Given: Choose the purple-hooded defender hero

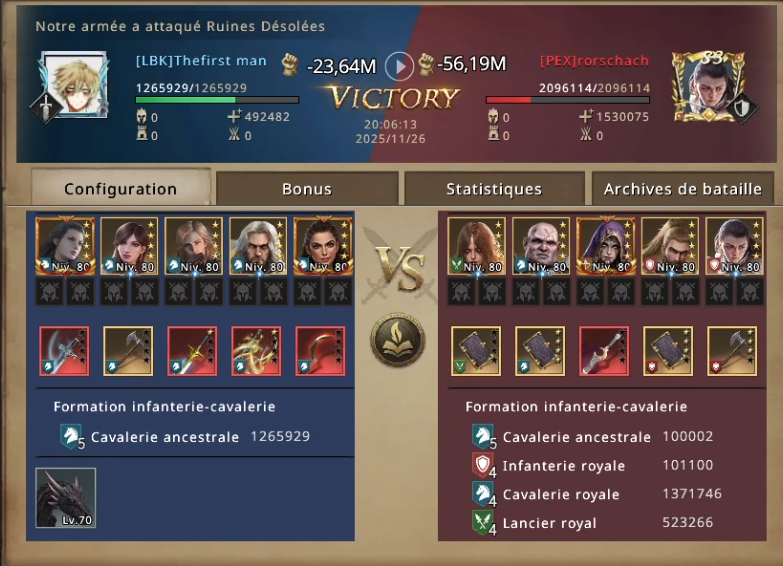Looking at the screenshot, I should click(x=605, y=246).
